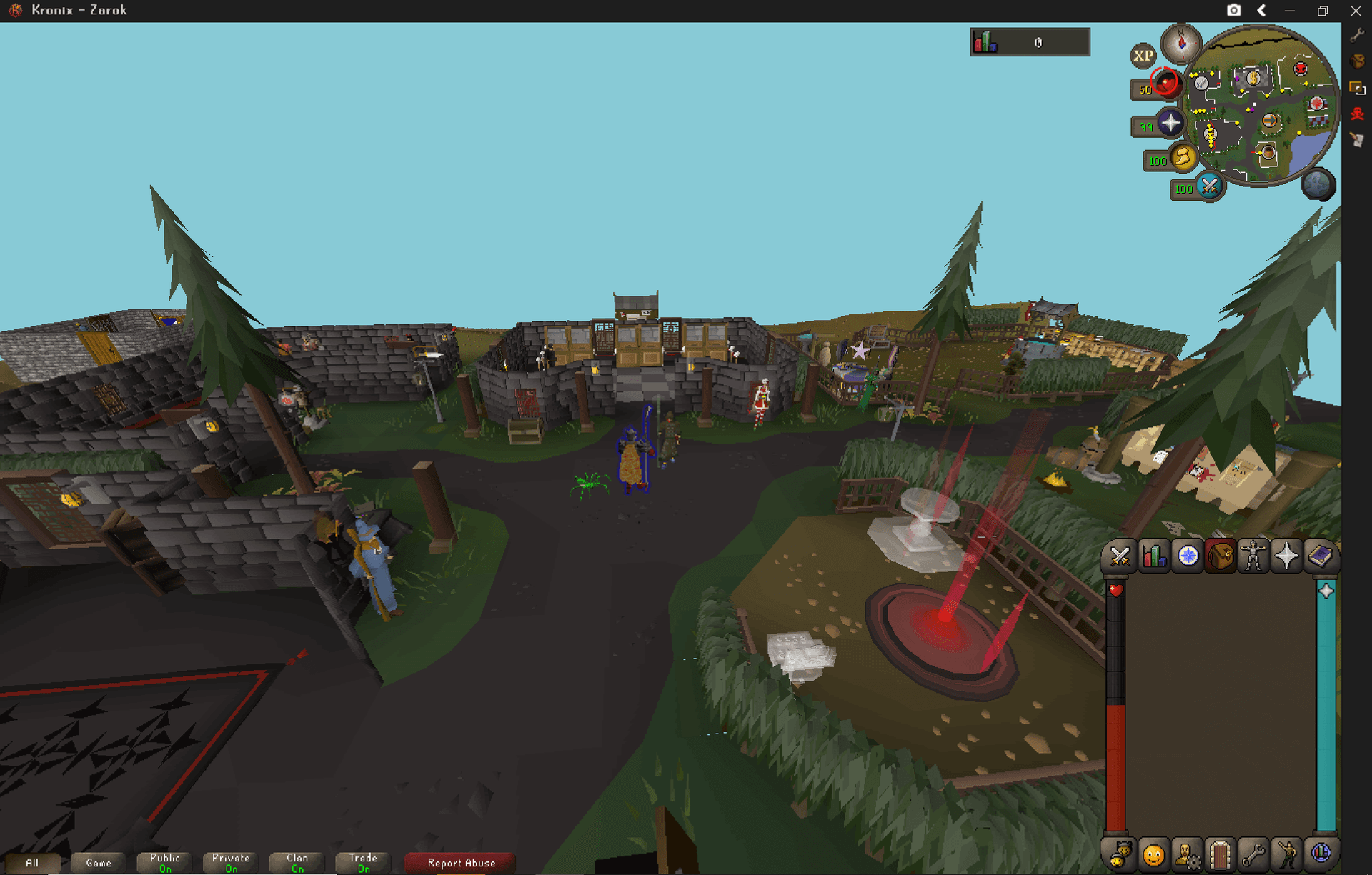Open the world map globe
Viewport: 1372px width, 875px height.
tap(1318, 185)
